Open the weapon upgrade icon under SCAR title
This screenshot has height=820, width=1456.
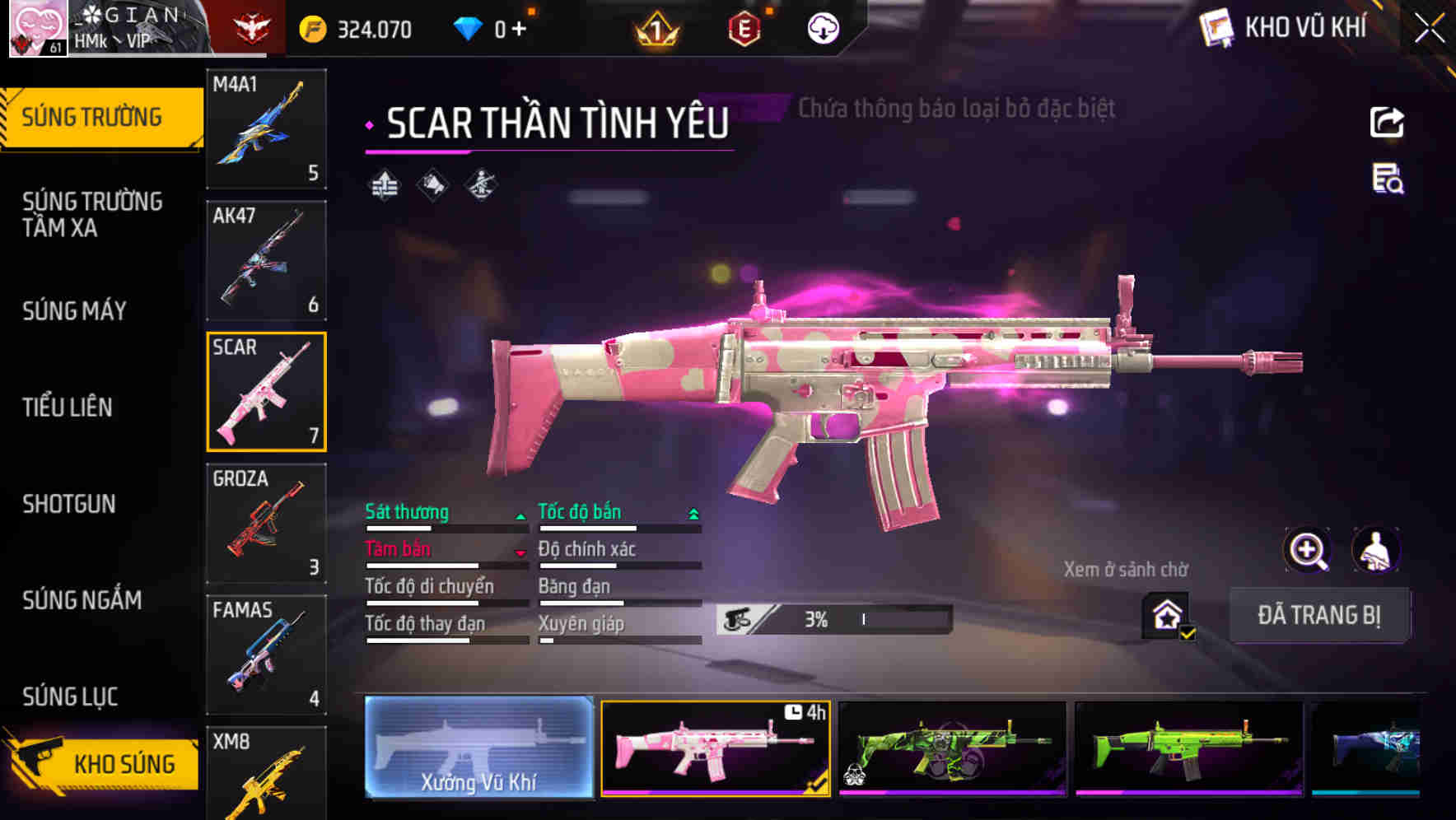384,183
